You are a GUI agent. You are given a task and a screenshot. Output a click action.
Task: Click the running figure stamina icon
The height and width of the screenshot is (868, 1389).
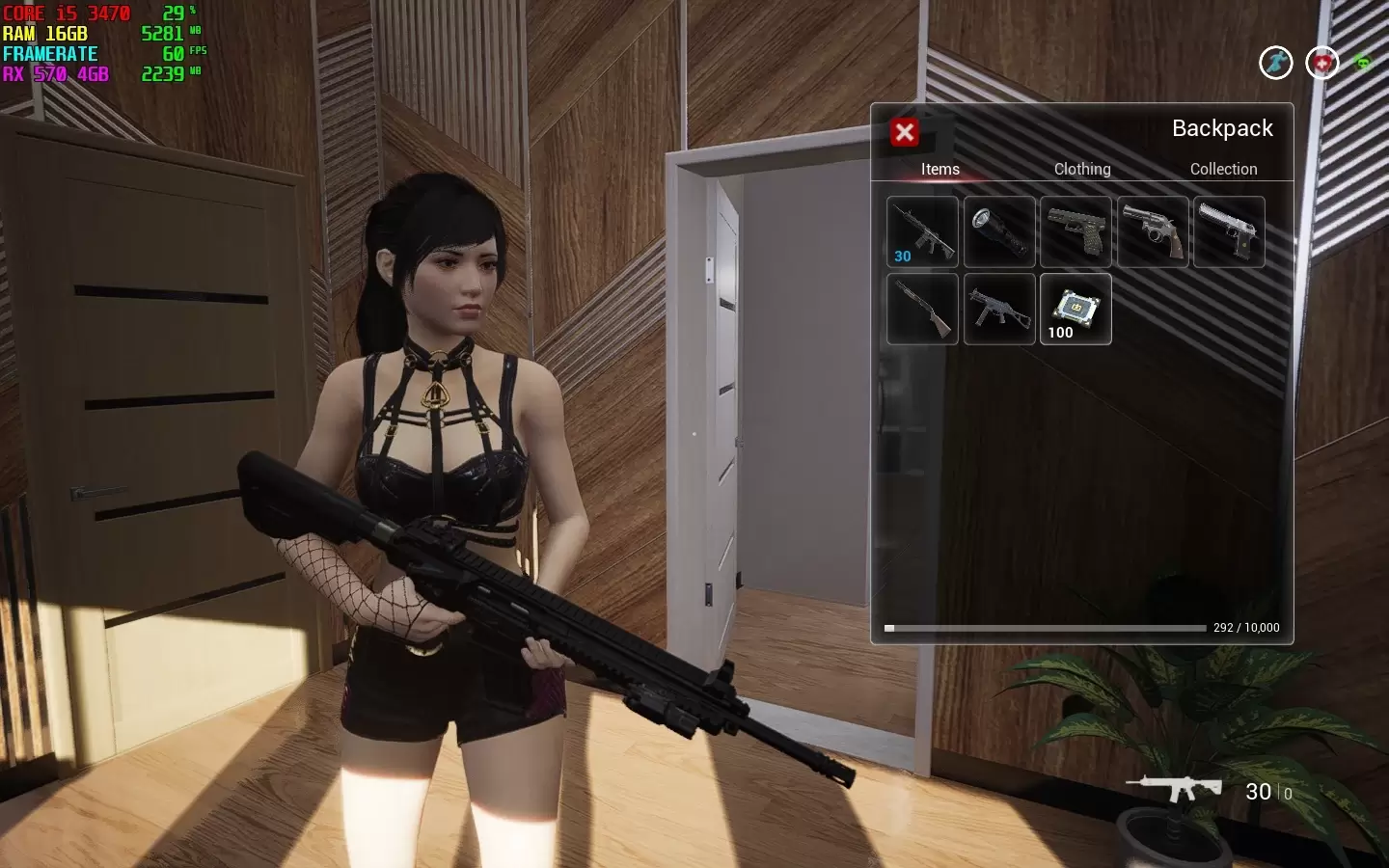click(x=1276, y=64)
